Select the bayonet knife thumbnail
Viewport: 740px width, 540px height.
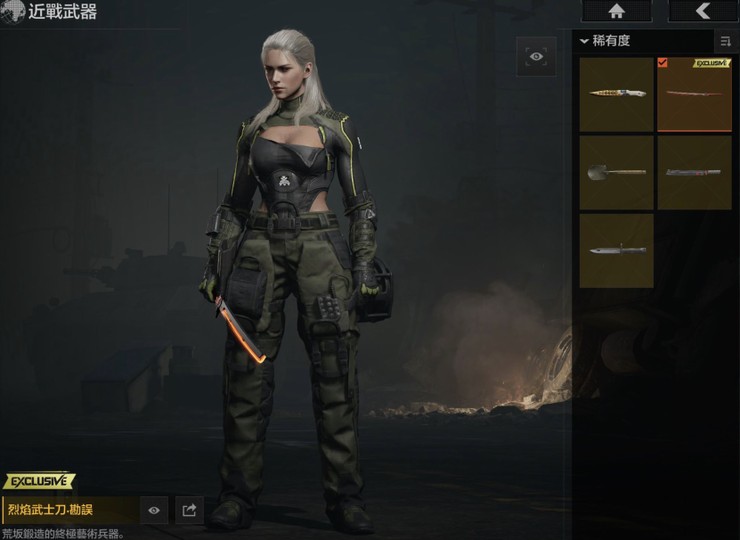(x=616, y=250)
